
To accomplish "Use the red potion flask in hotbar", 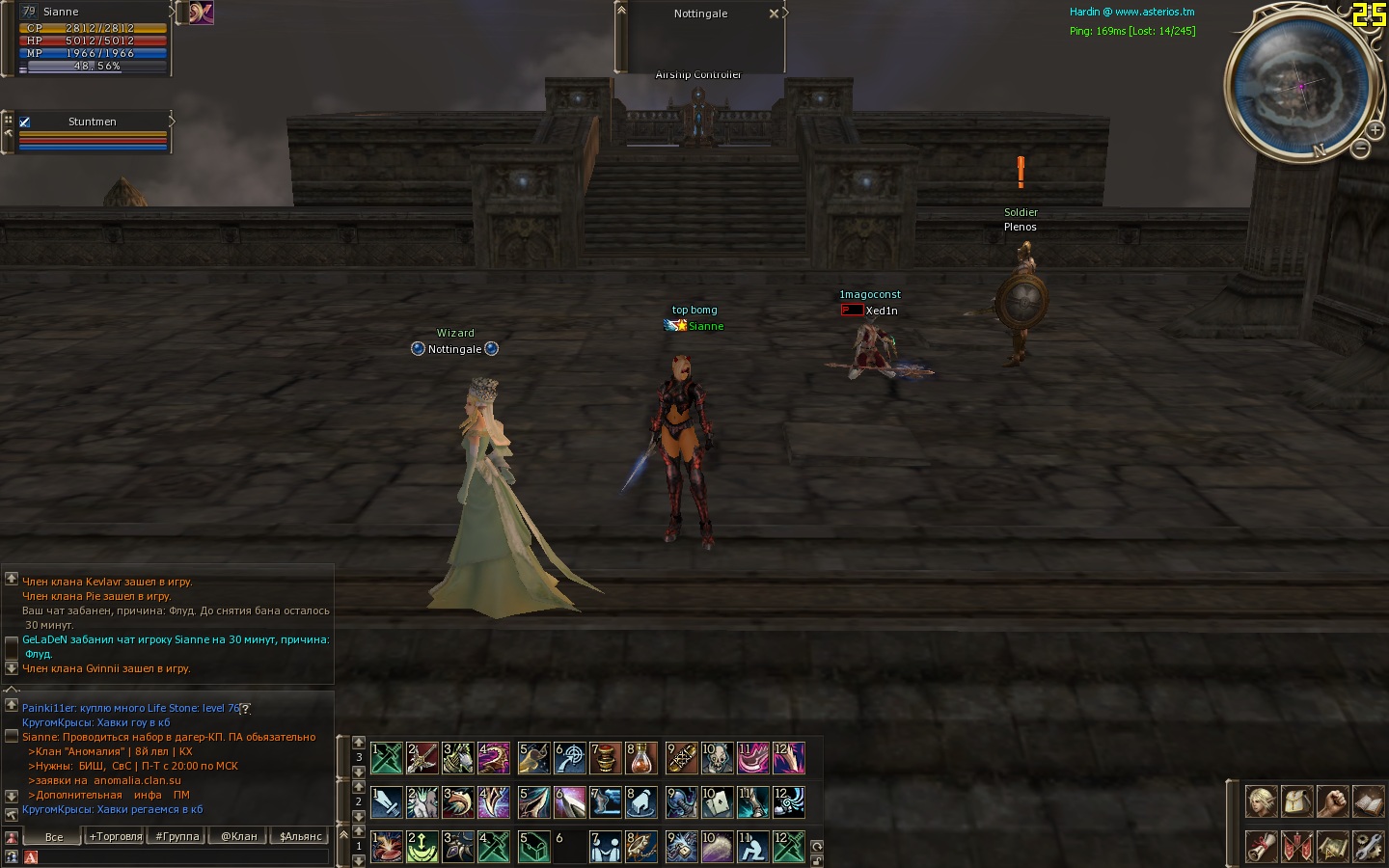I will pyautogui.click(x=641, y=758).
